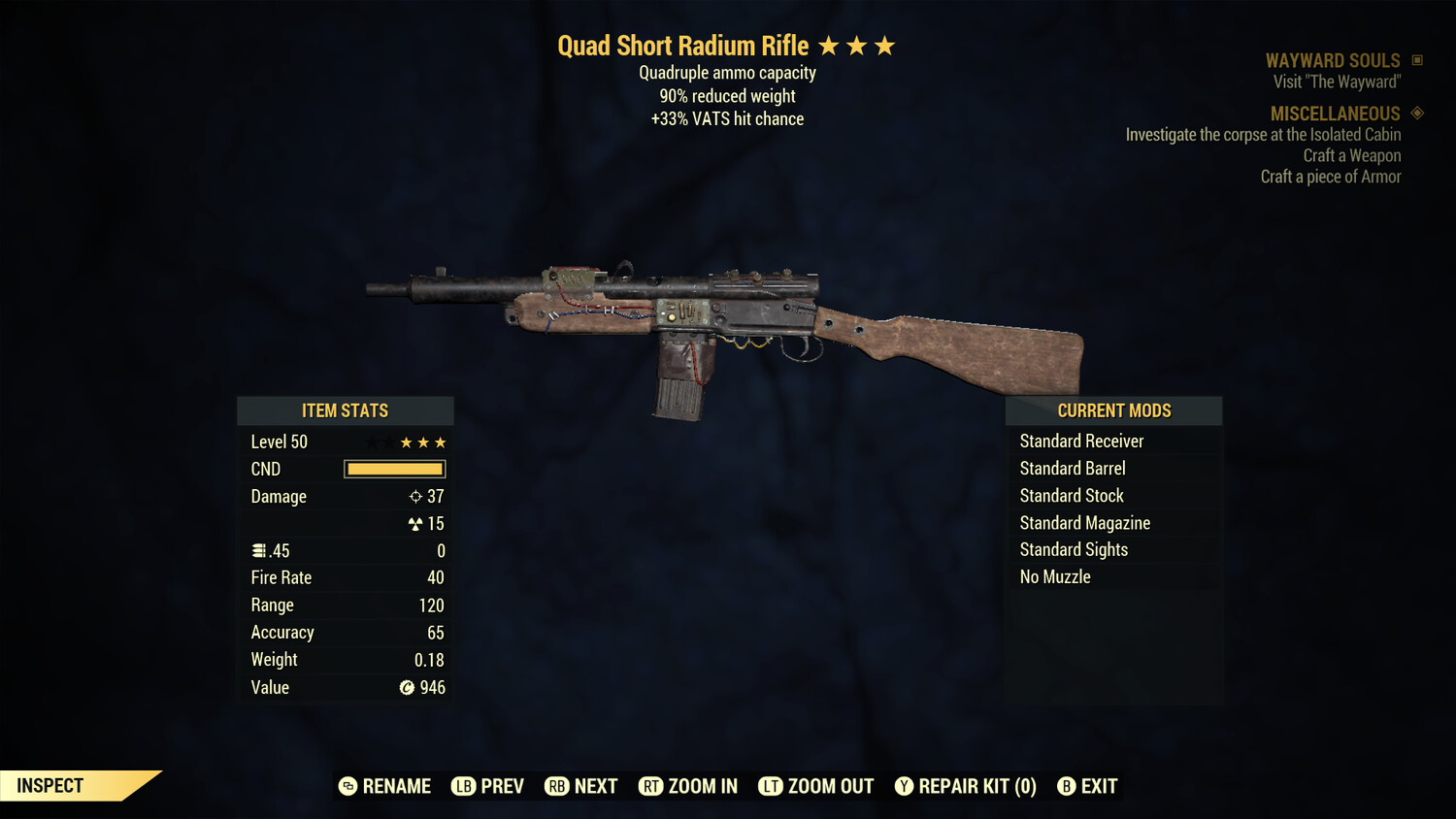Click the CND condition bar

point(394,469)
